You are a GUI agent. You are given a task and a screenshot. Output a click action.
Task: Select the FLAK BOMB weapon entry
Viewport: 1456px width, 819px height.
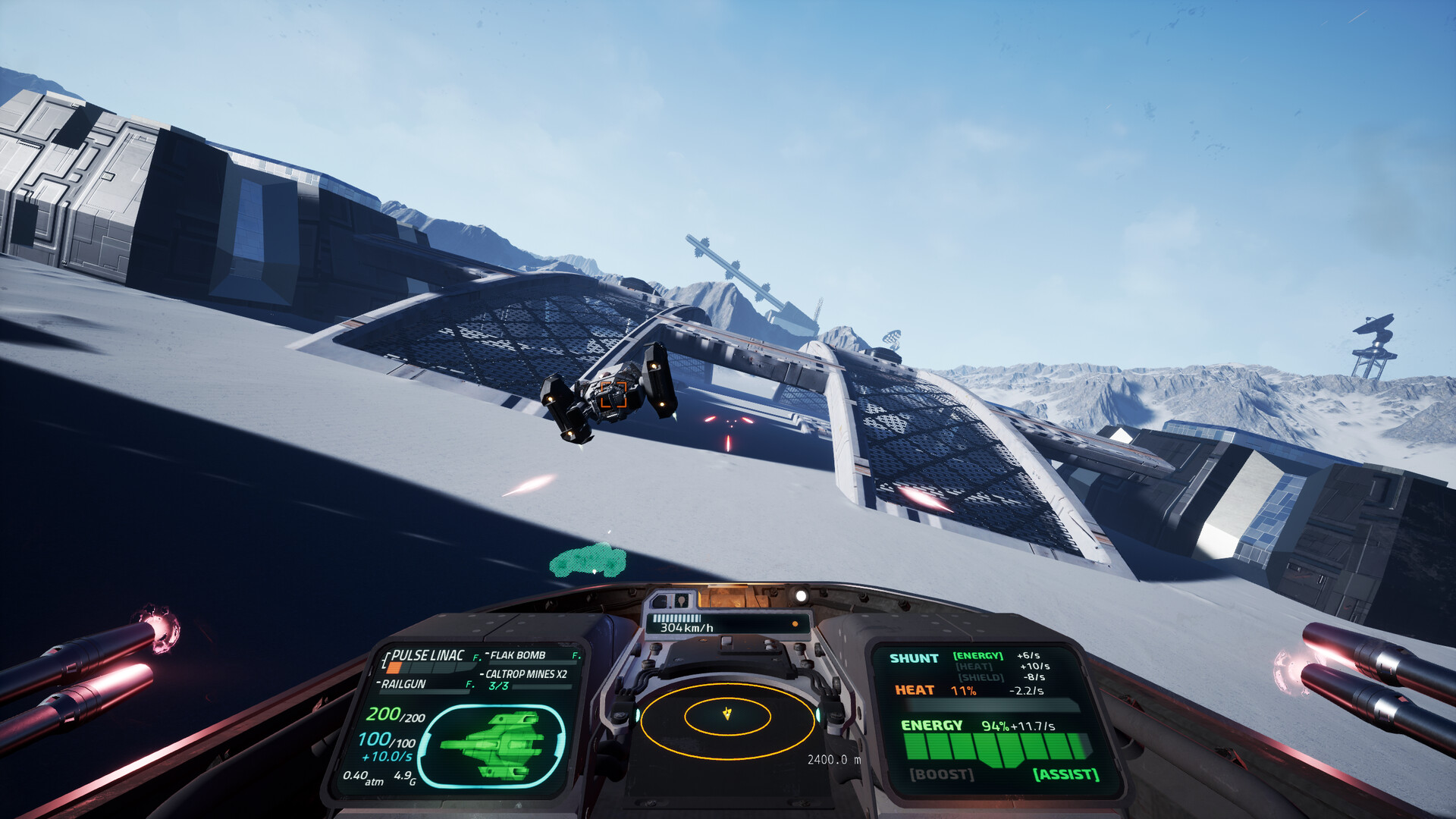click(x=517, y=654)
